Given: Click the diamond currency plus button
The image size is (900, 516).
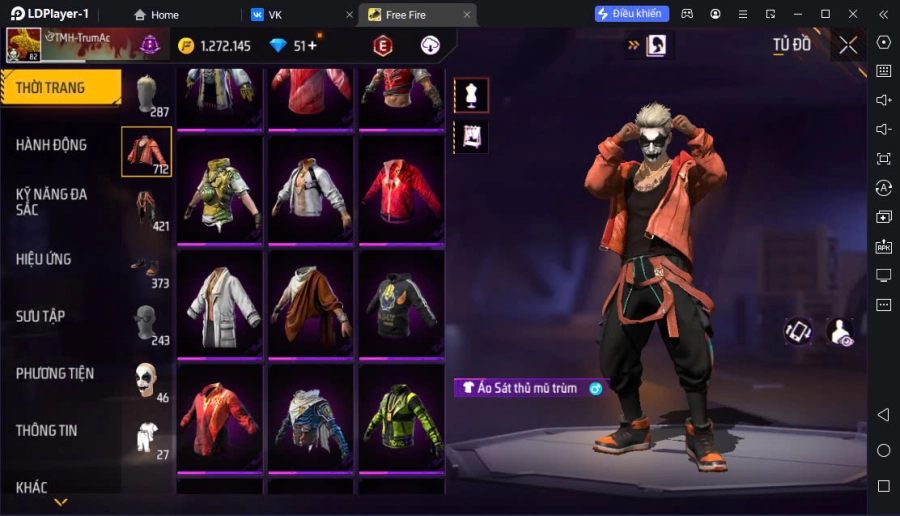Looking at the screenshot, I should (x=312, y=46).
